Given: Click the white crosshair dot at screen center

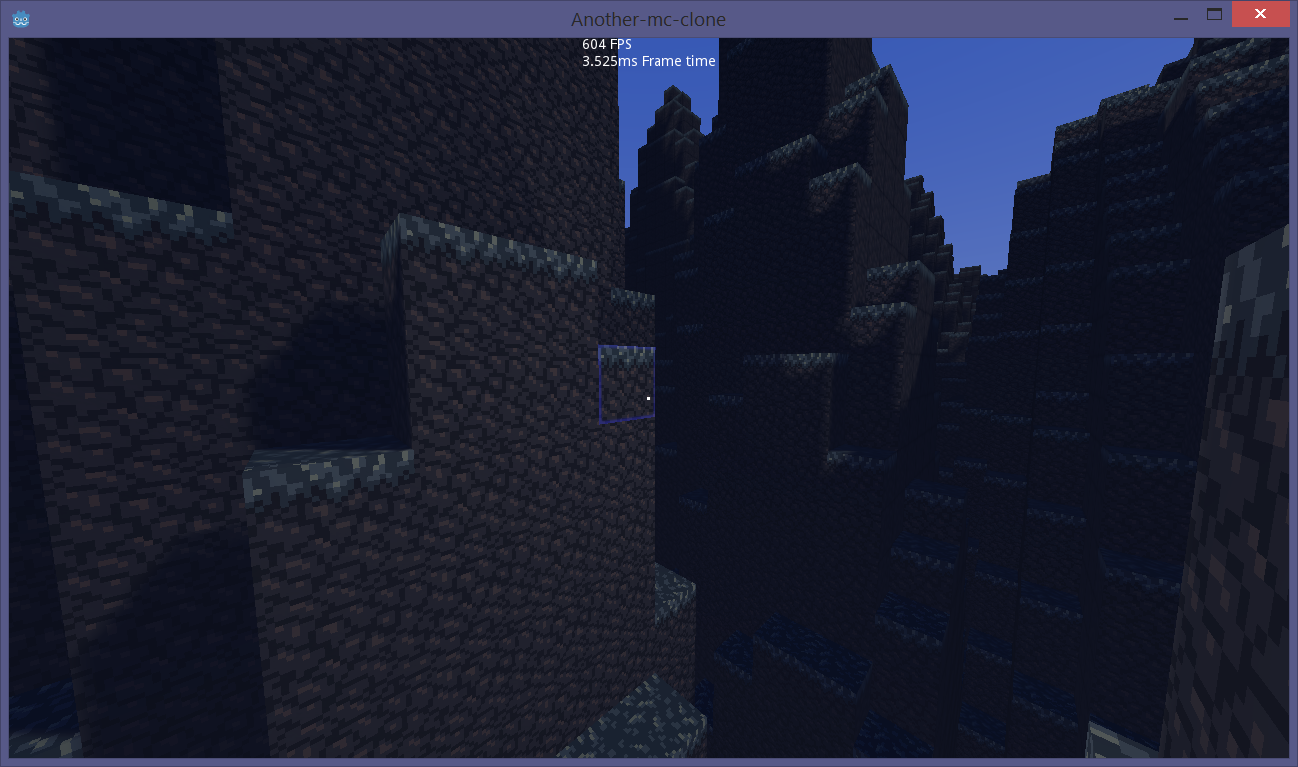Looking at the screenshot, I should 648,397.
